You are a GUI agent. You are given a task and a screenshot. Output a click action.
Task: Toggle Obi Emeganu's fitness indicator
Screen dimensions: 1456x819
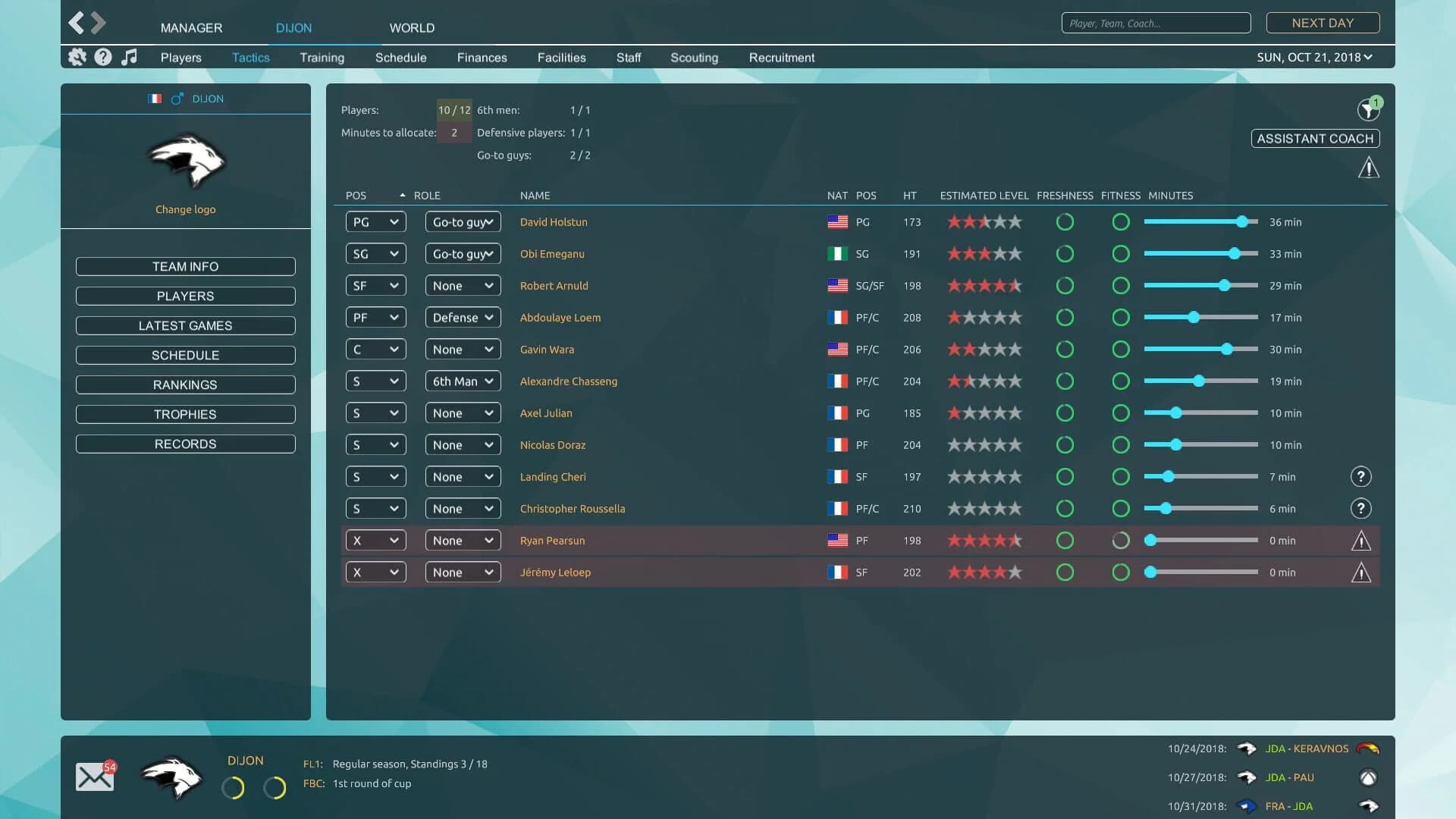[x=1121, y=254]
